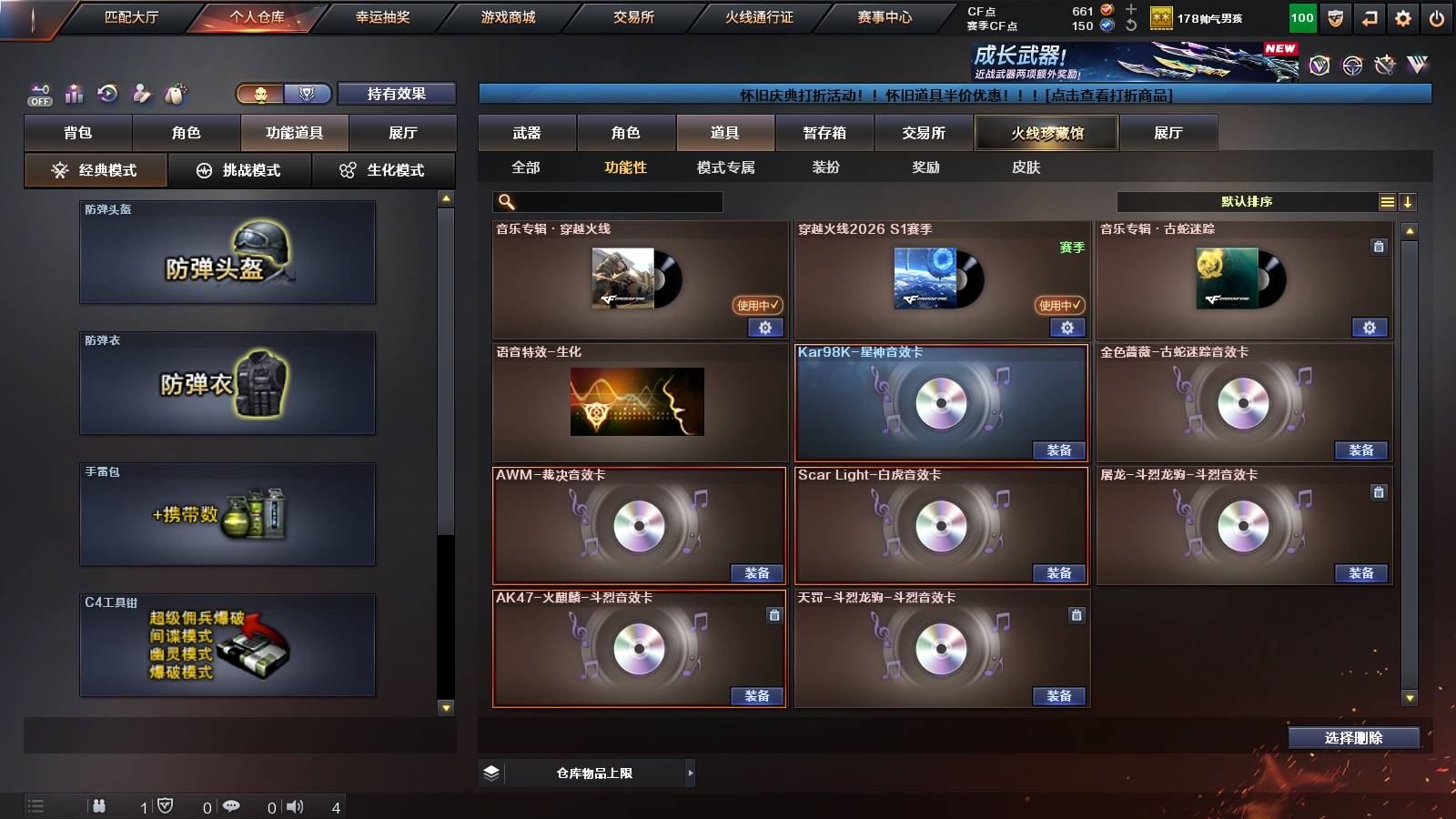Open the statistics bar-chart icon above the backpack panel
This screenshot has height=819, width=1456.
click(73, 94)
